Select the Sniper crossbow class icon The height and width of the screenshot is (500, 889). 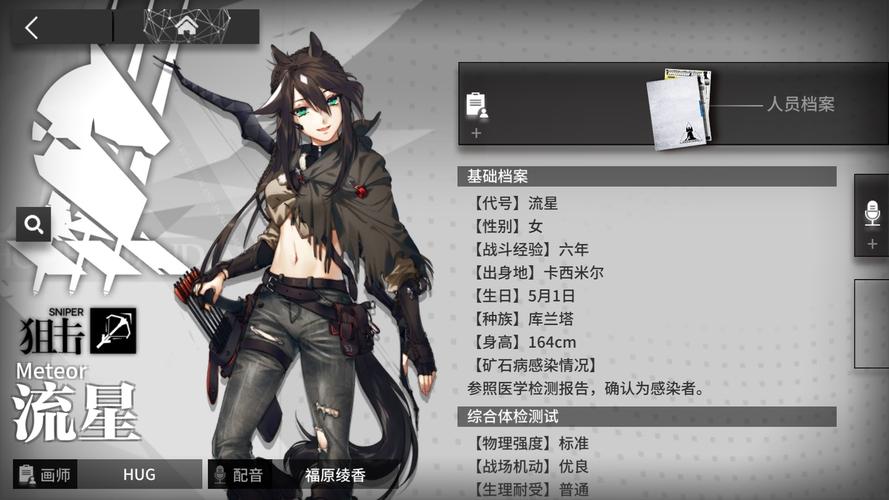pos(113,330)
